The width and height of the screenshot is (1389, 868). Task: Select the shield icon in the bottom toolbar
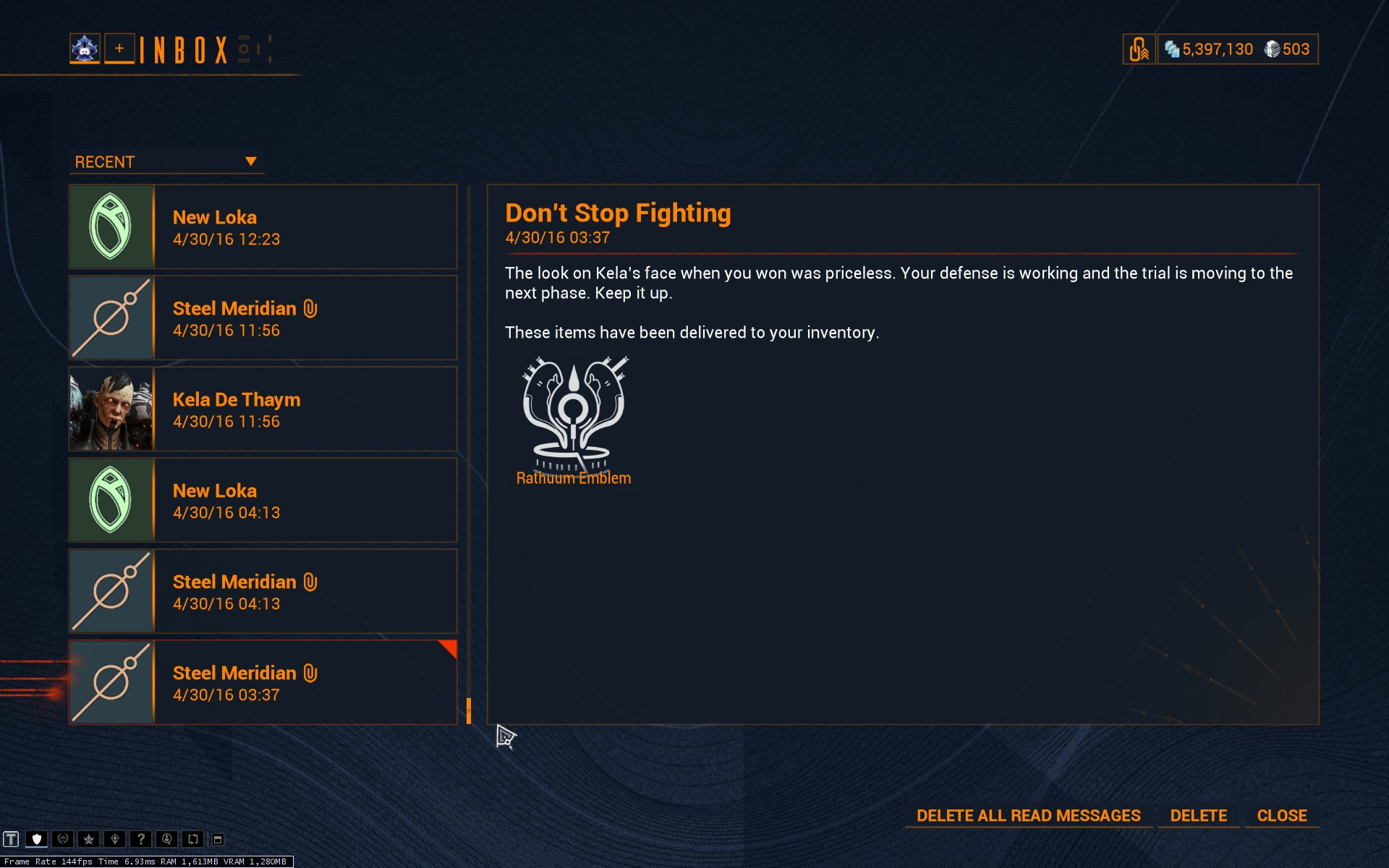(x=36, y=838)
